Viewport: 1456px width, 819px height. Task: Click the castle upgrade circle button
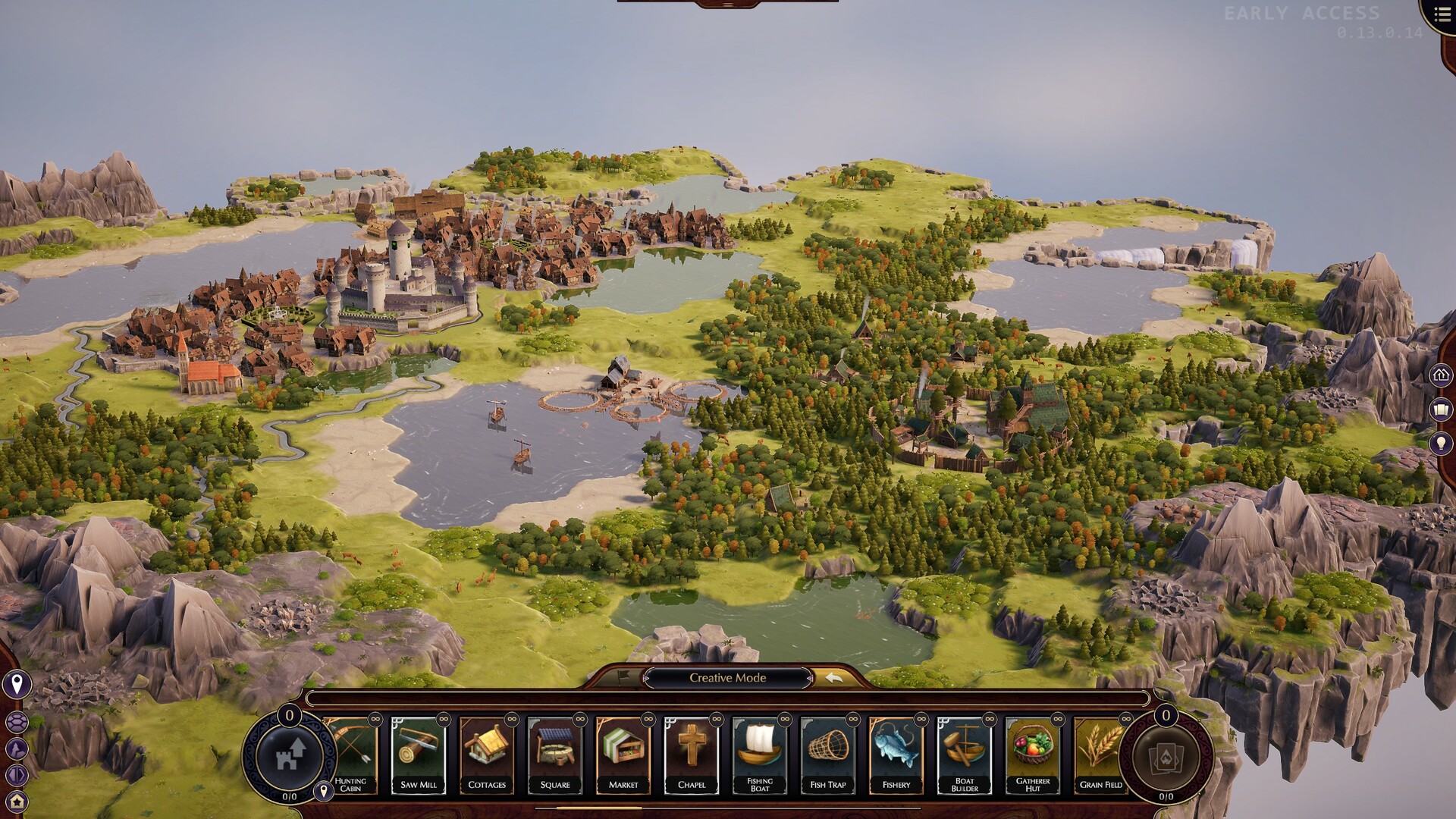pyautogui.click(x=290, y=755)
